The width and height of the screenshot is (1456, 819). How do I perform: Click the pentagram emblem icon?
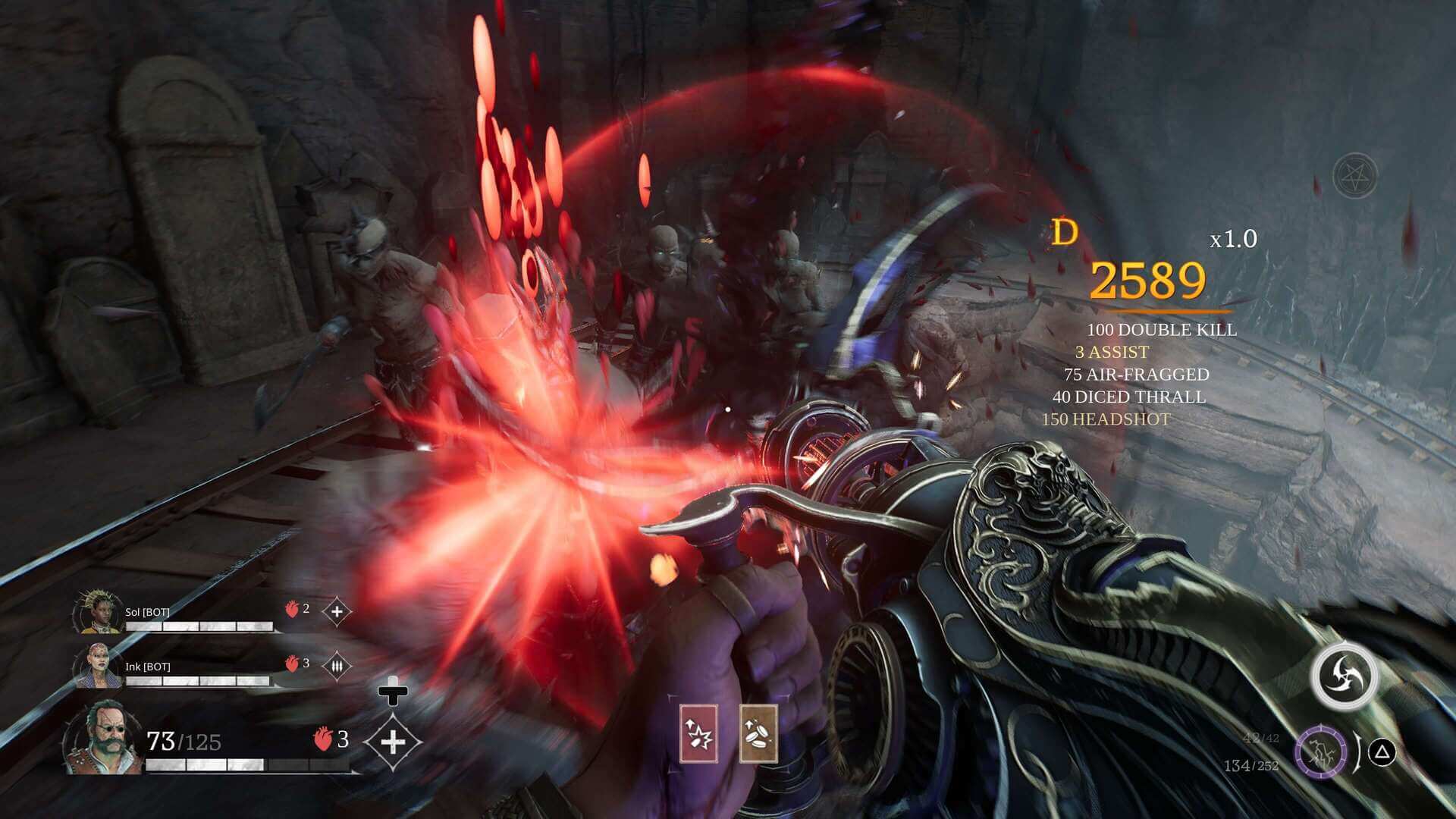pyautogui.click(x=1354, y=176)
